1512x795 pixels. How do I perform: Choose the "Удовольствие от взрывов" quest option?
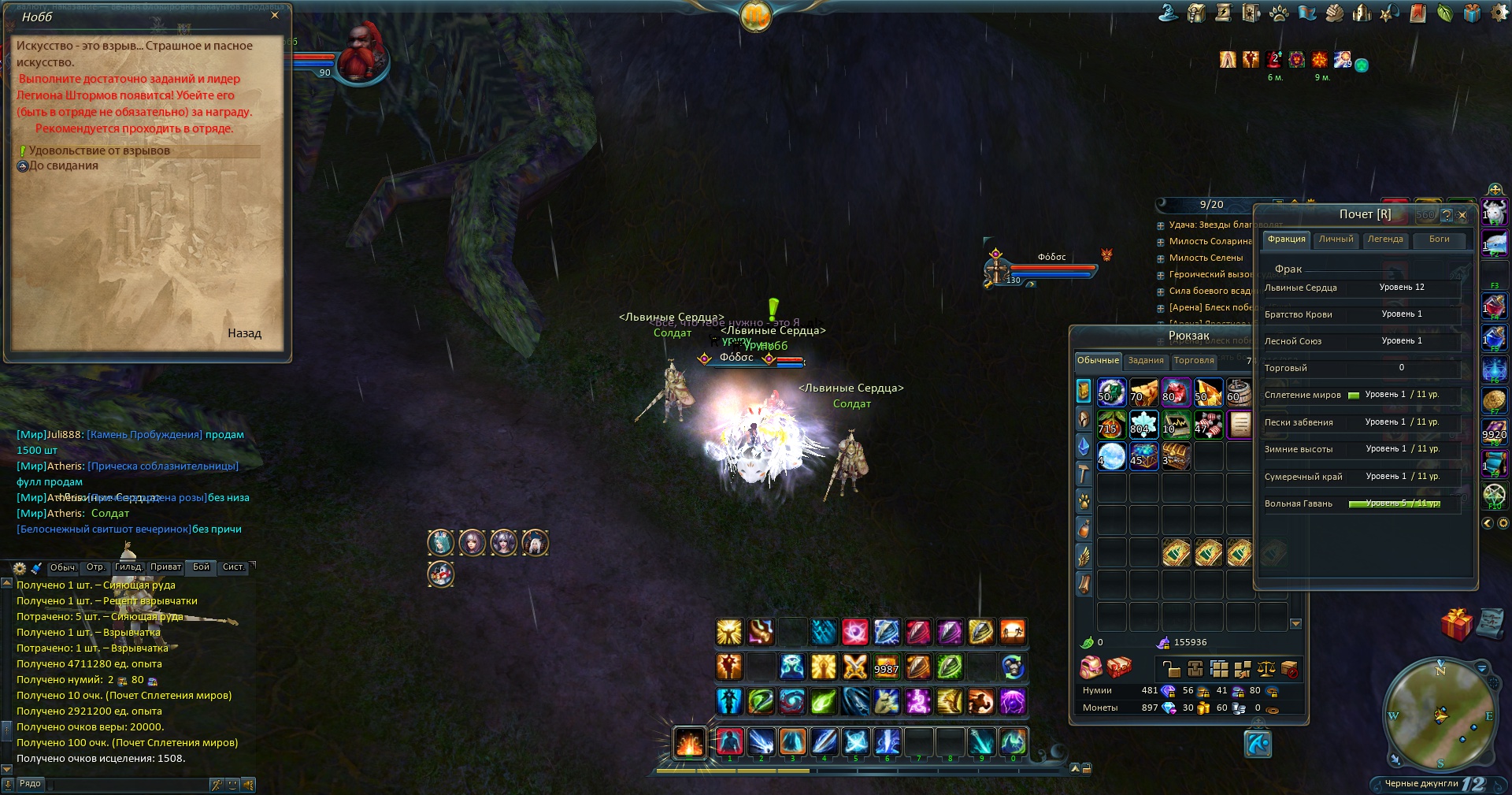(99, 150)
